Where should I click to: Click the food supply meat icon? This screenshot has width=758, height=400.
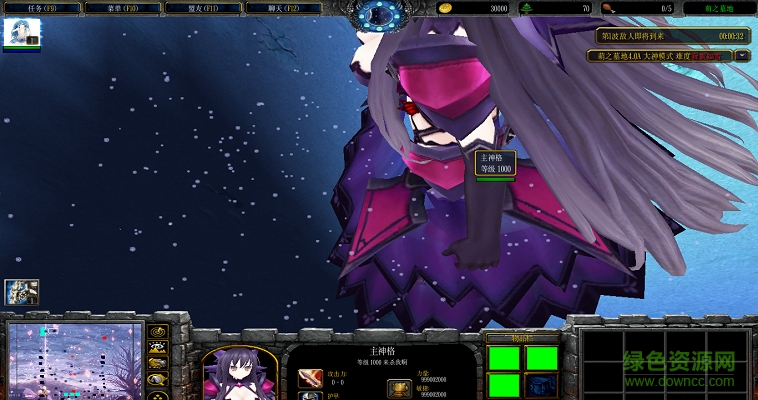pos(608,8)
